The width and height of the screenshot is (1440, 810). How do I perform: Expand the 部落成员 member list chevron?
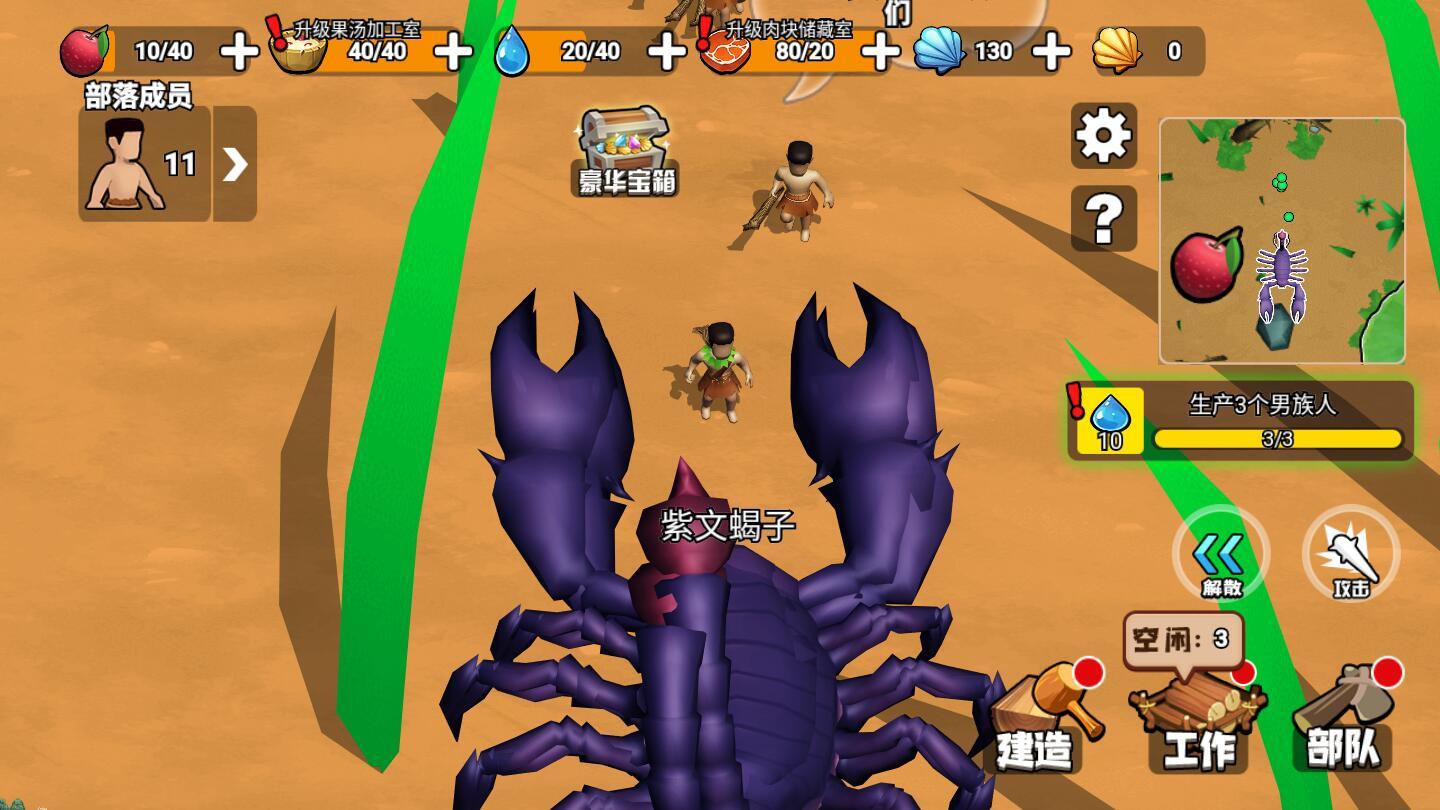point(233,165)
